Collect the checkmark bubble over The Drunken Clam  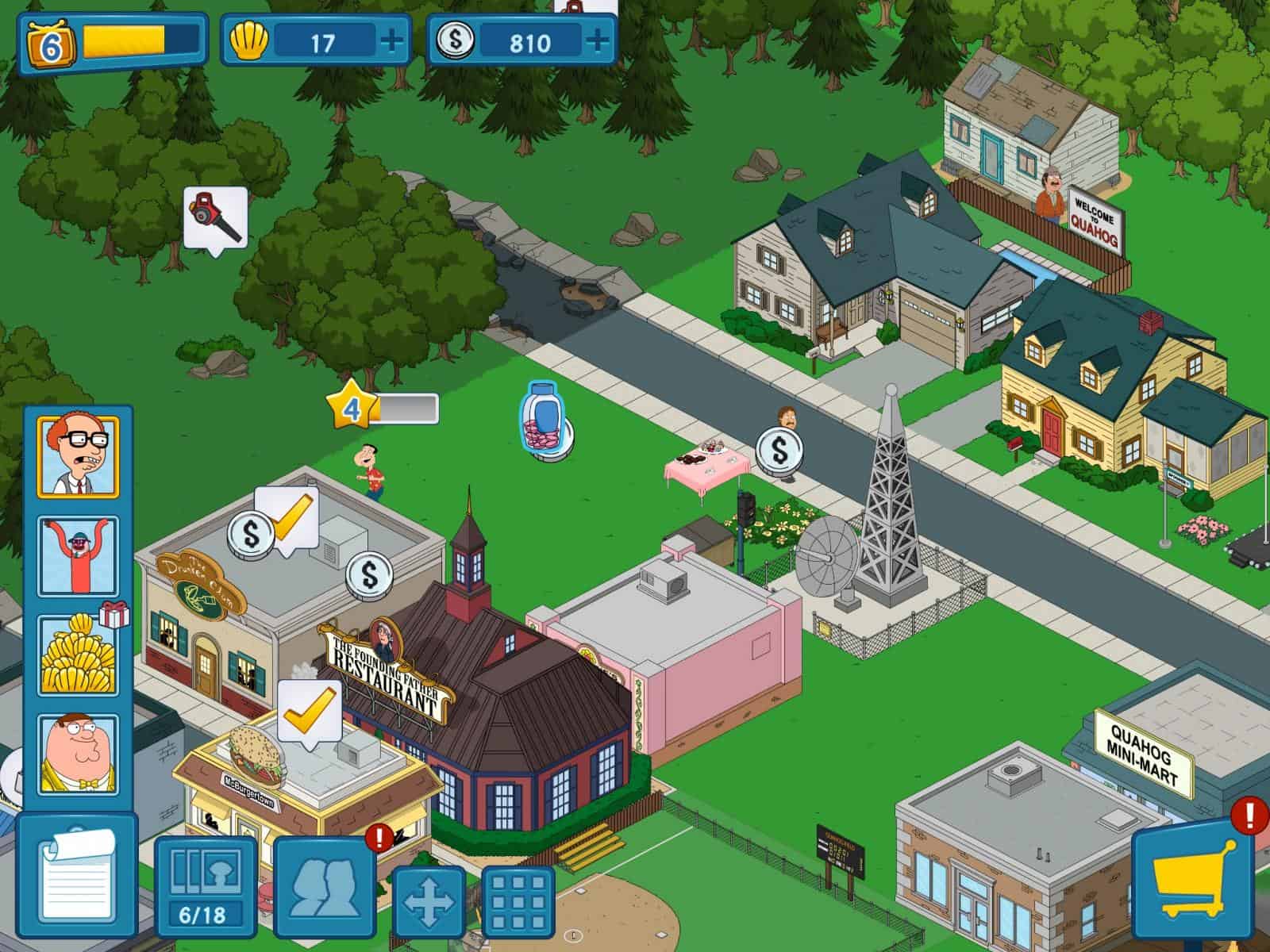click(287, 517)
